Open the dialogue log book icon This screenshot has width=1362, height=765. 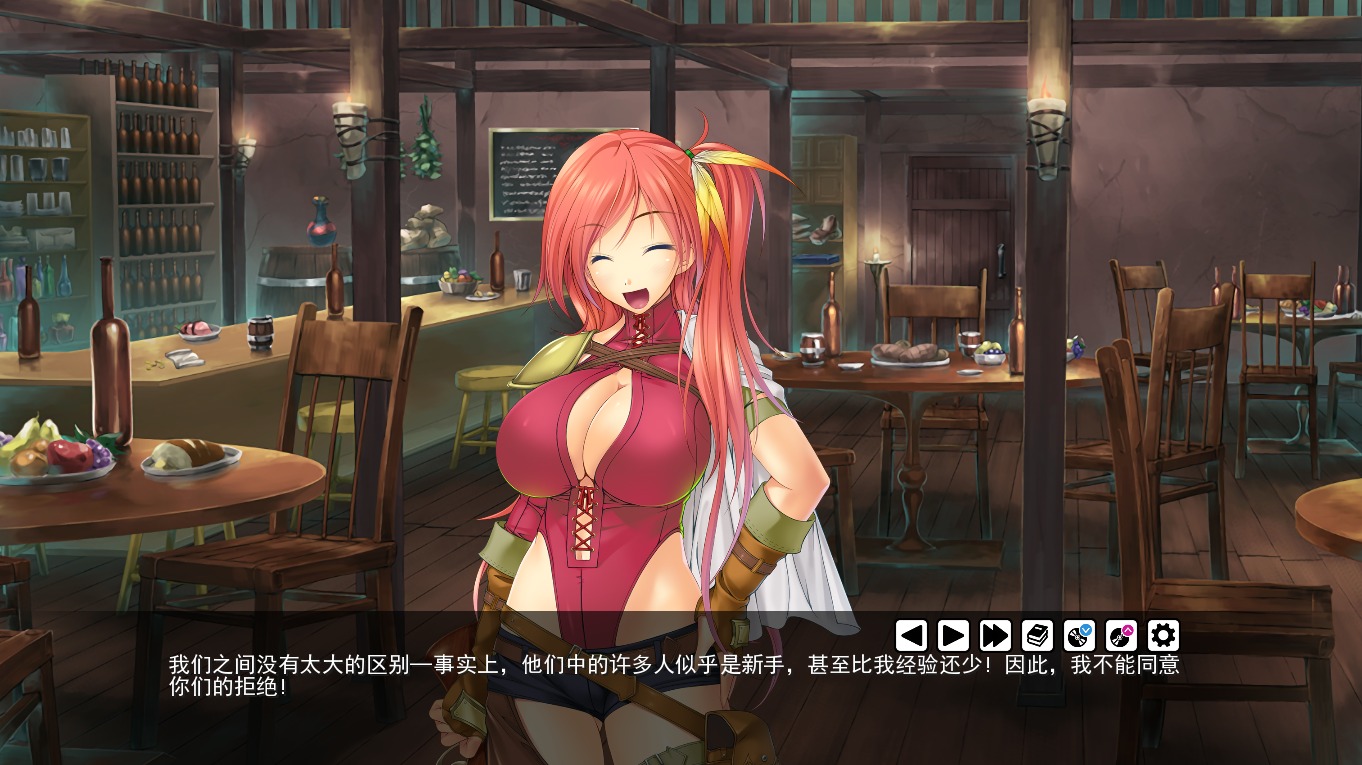coord(1037,635)
